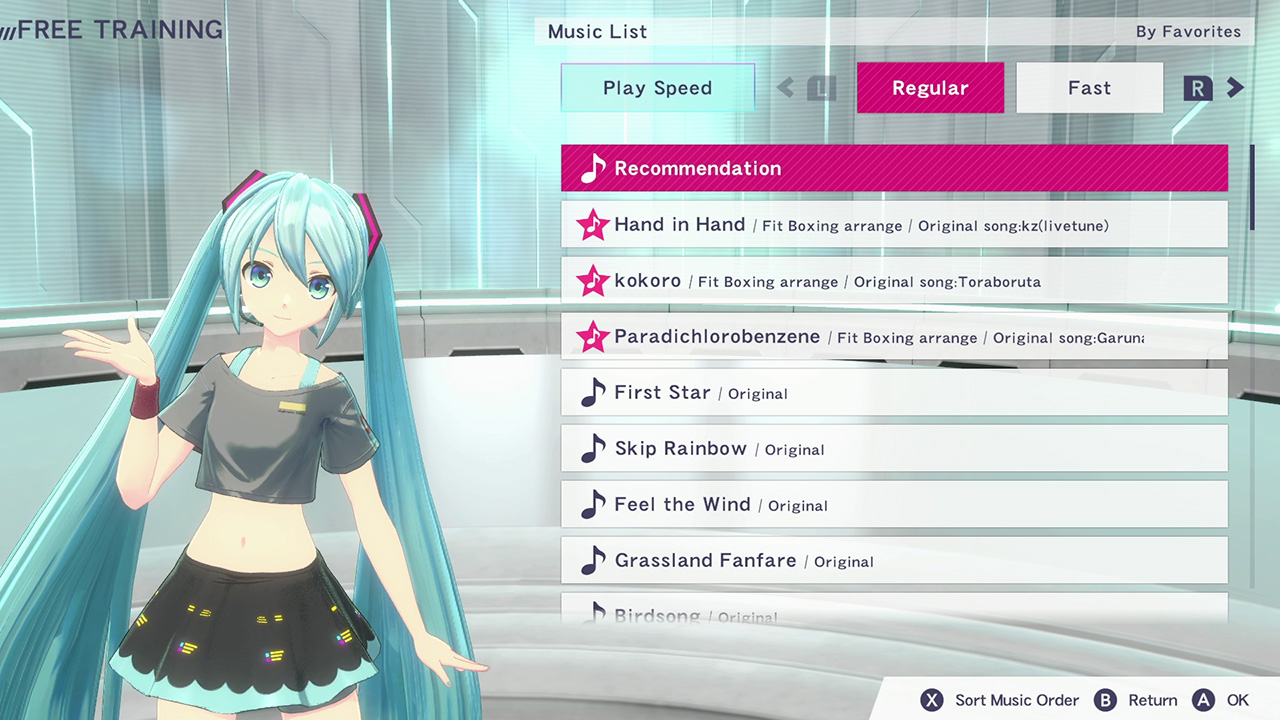Click the favorite star on Paradichlorobenzene
1280x720 pixels.
point(592,337)
